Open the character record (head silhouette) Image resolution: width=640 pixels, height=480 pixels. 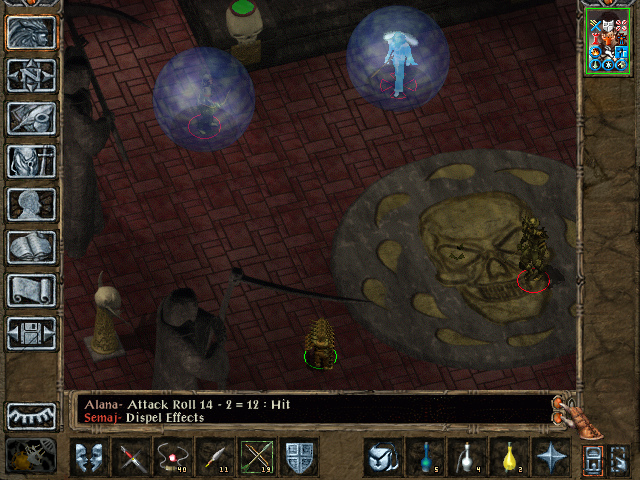click(x=31, y=204)
